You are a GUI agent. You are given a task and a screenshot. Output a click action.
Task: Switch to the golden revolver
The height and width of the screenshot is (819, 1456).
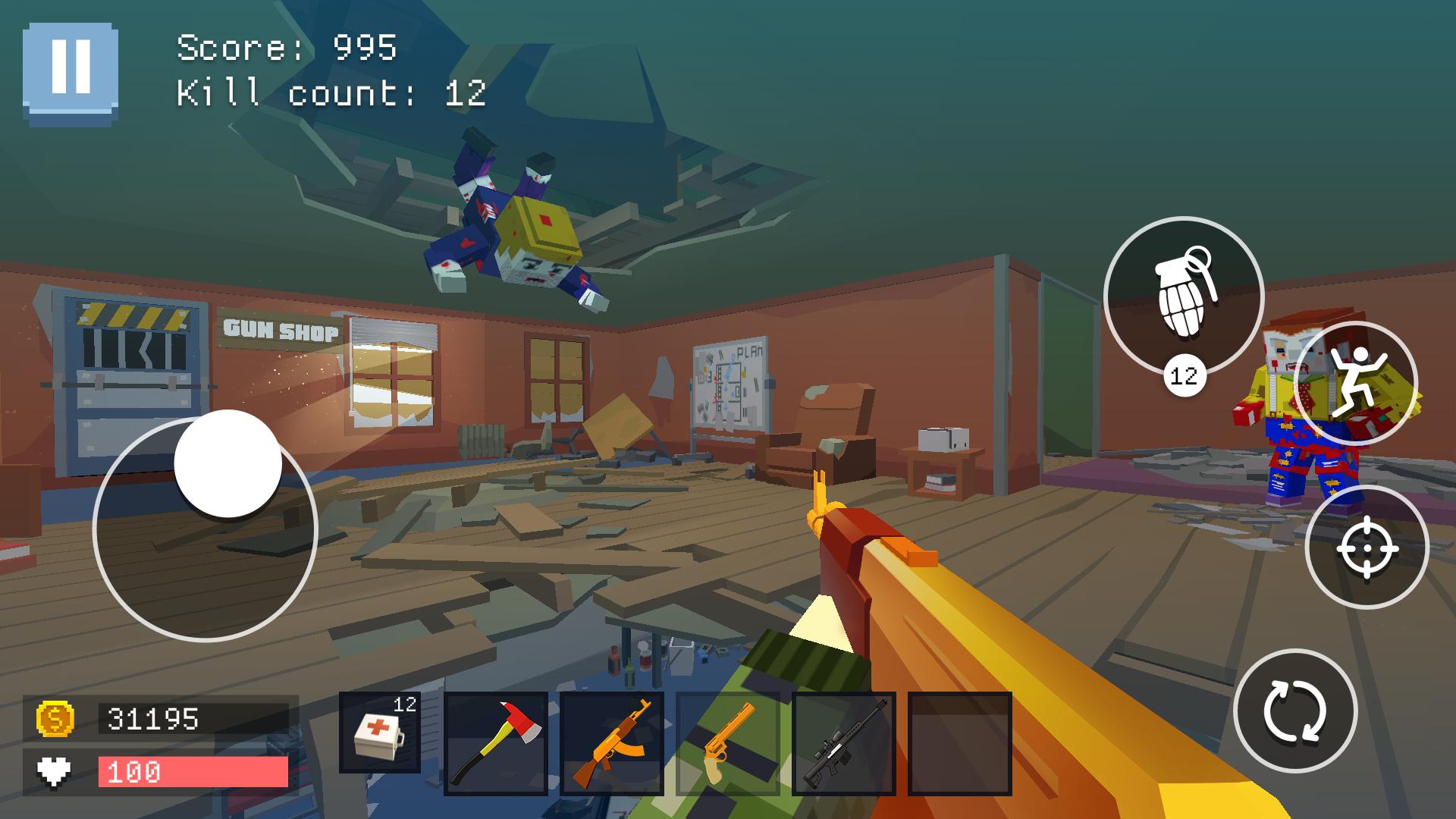728,743
